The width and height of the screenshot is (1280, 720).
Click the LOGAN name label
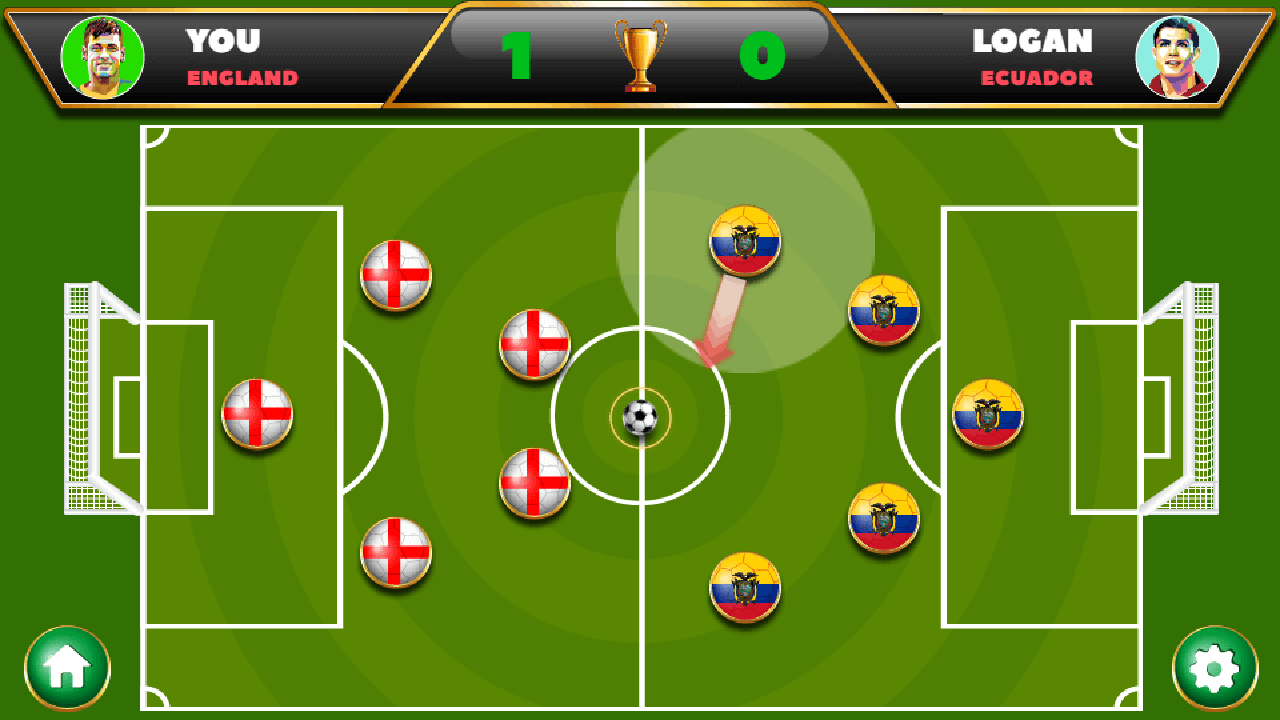pyautogui.click(x=1033, y=42)
